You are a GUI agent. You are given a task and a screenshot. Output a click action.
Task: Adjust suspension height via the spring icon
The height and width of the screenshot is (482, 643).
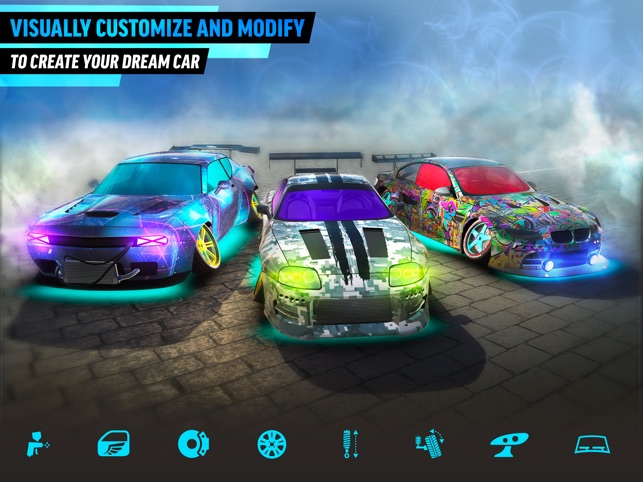coord(348,443)
